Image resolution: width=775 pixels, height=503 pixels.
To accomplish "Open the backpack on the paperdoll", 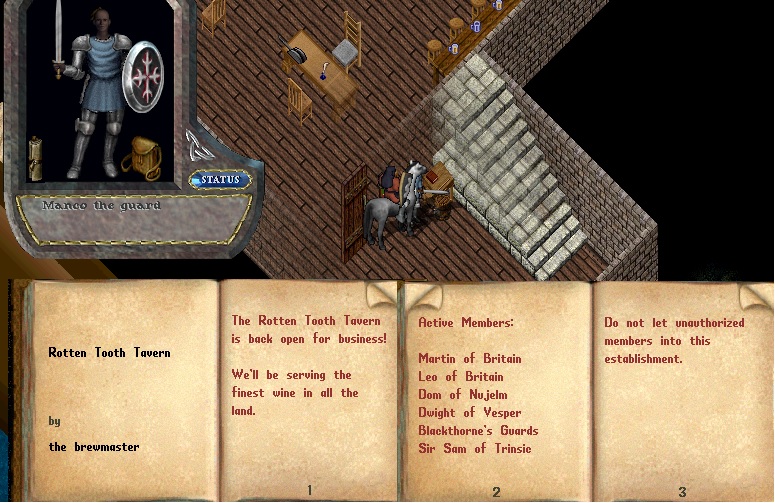I will (x=142, y=157).
